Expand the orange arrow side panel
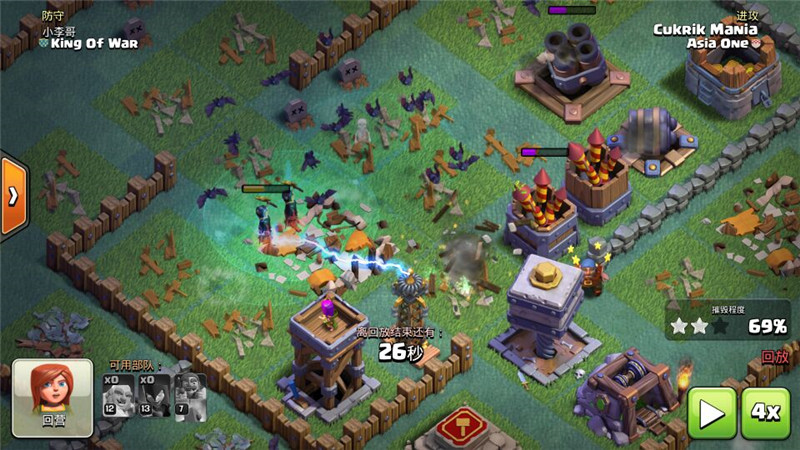Screen dimensions: 800x450 click(13, 196)
